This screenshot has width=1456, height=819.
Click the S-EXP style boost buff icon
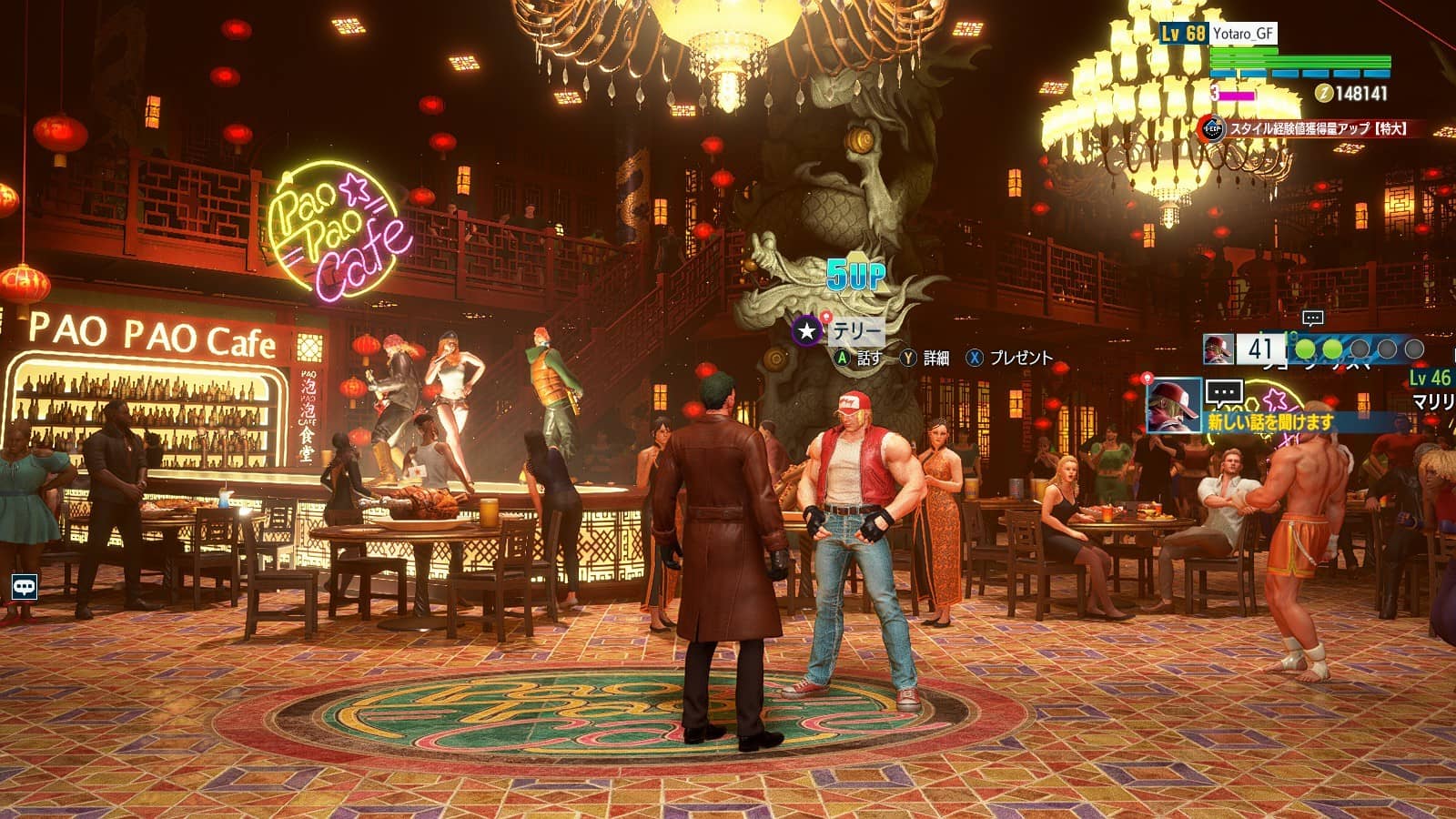tap(1211, 129)
